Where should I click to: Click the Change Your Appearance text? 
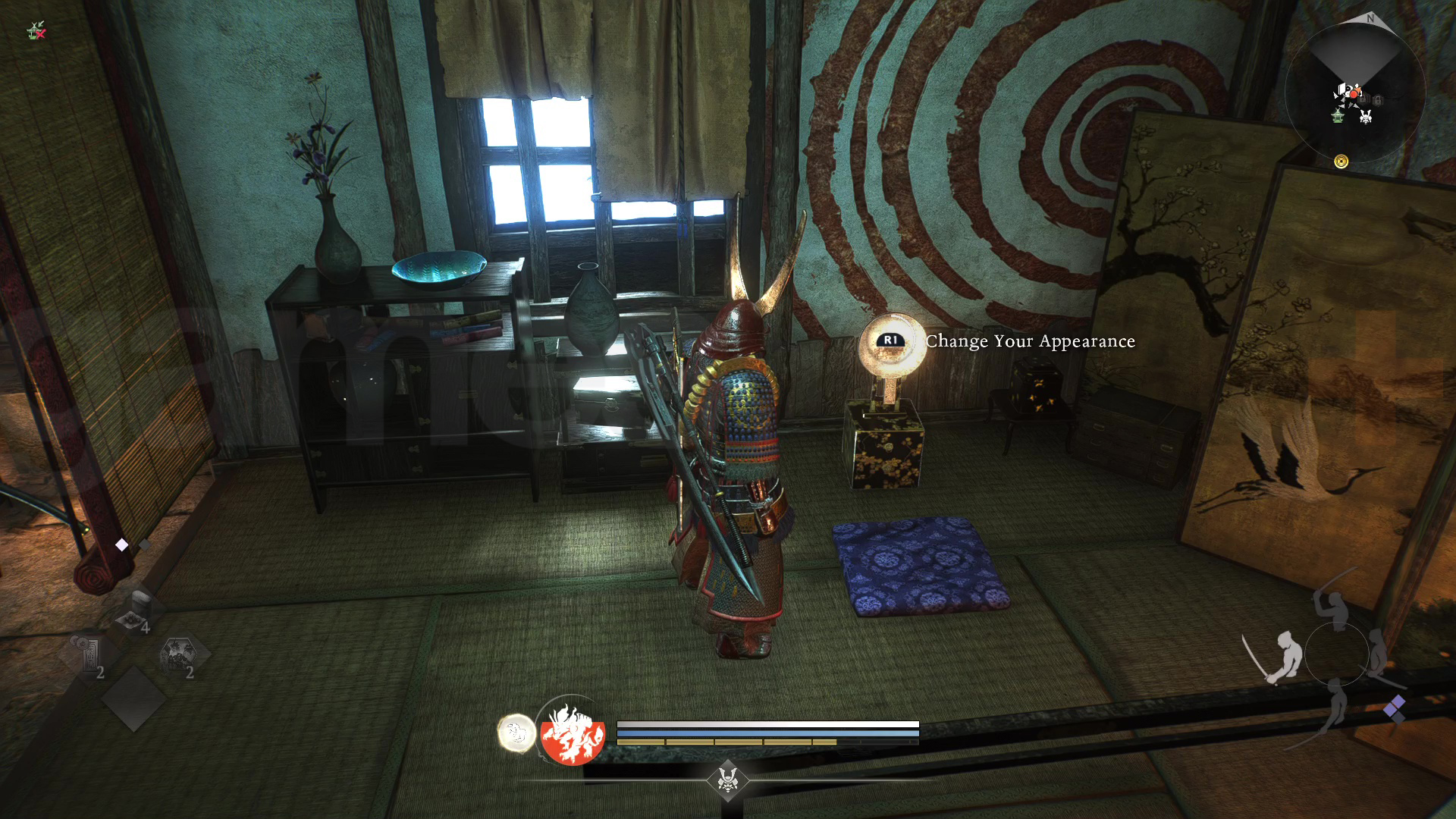tap(1030, 342)
